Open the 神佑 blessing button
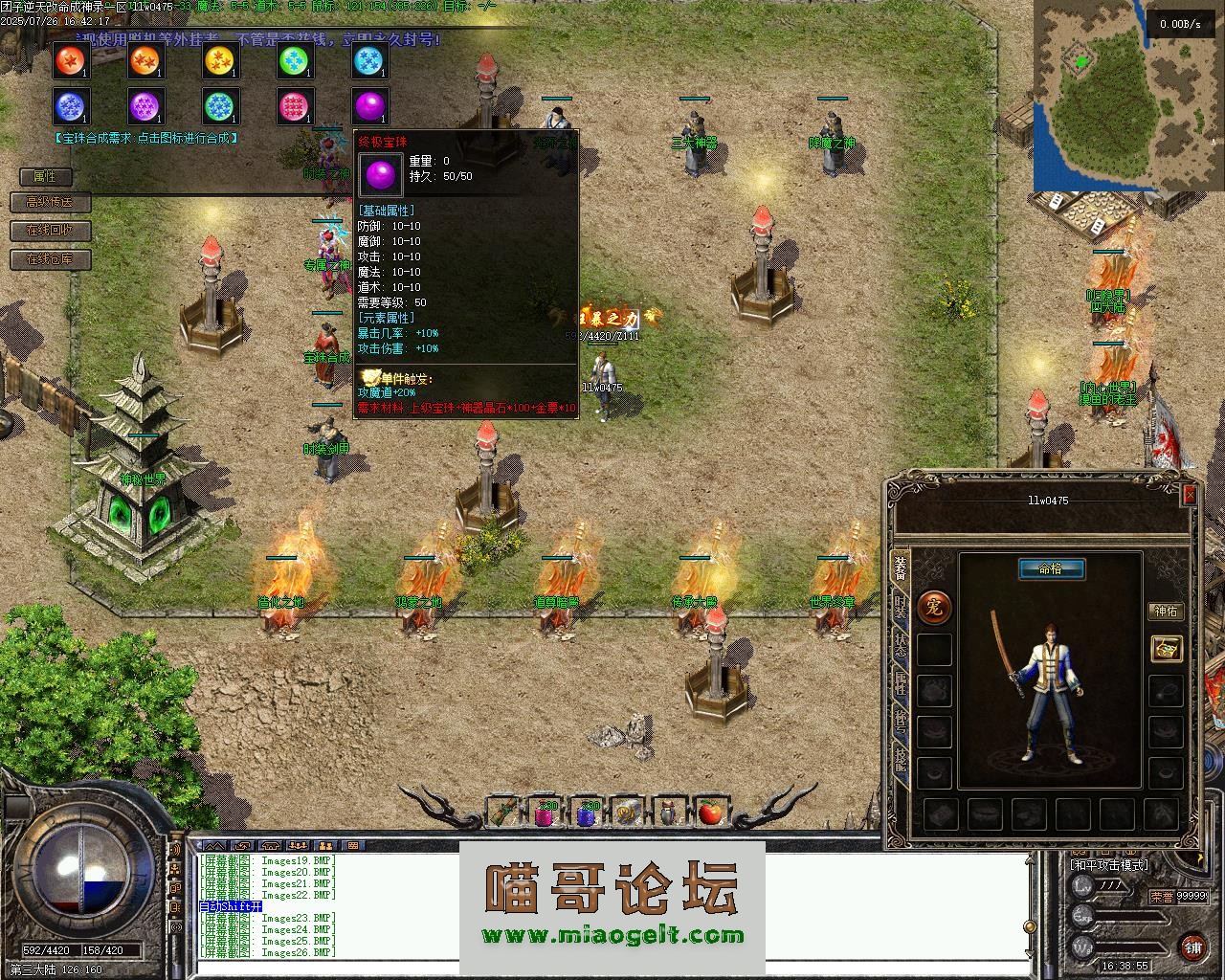1225x980 pixels. (x=1166, y=611)
